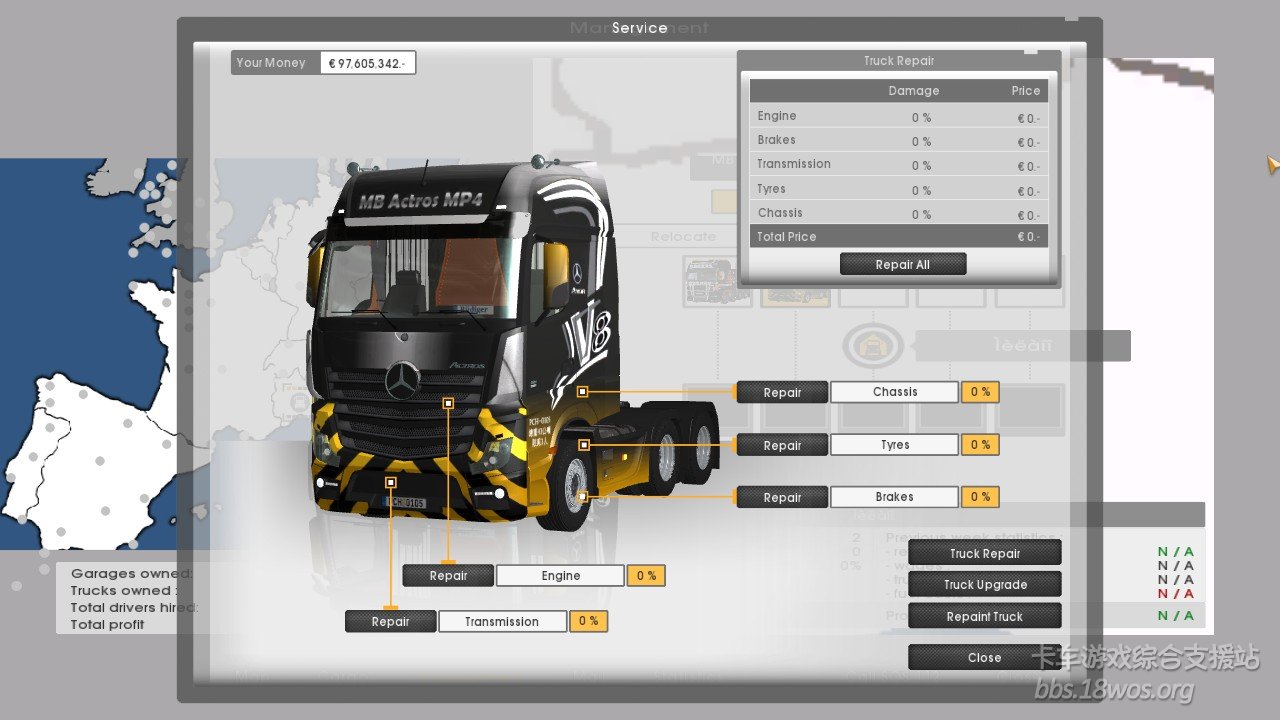1280x720 pixels.
Task: Select the Brakes label box
Action: point(894,497)
